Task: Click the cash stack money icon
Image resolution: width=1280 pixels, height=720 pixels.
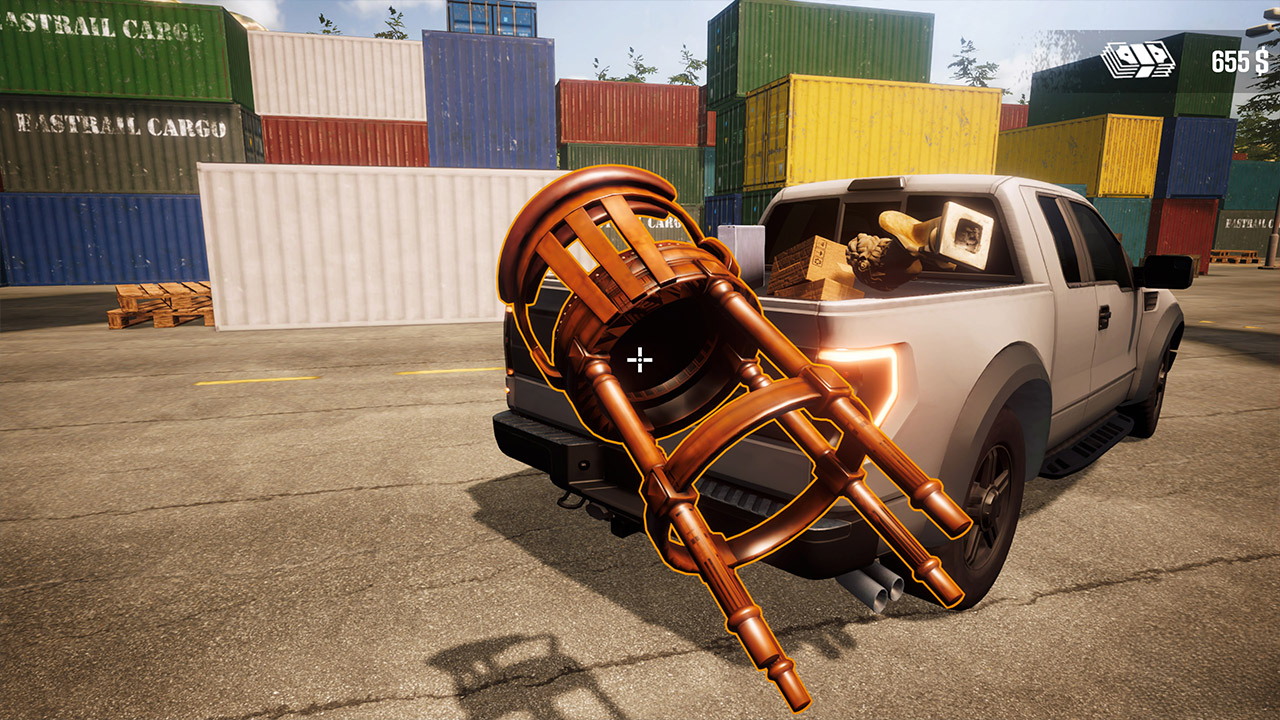Action: point(1140,58)
